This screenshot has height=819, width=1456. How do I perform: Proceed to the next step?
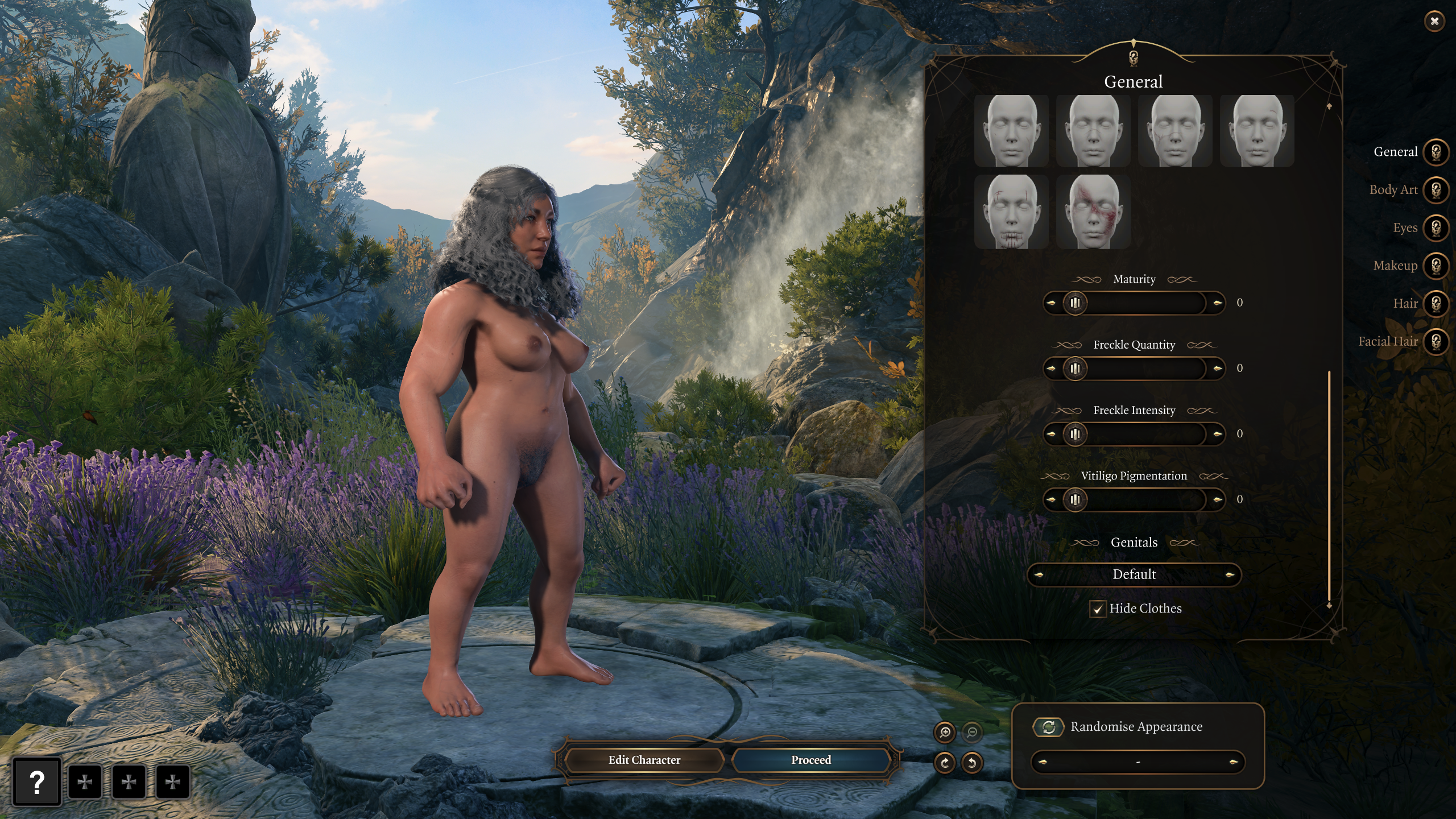(810, 760)
